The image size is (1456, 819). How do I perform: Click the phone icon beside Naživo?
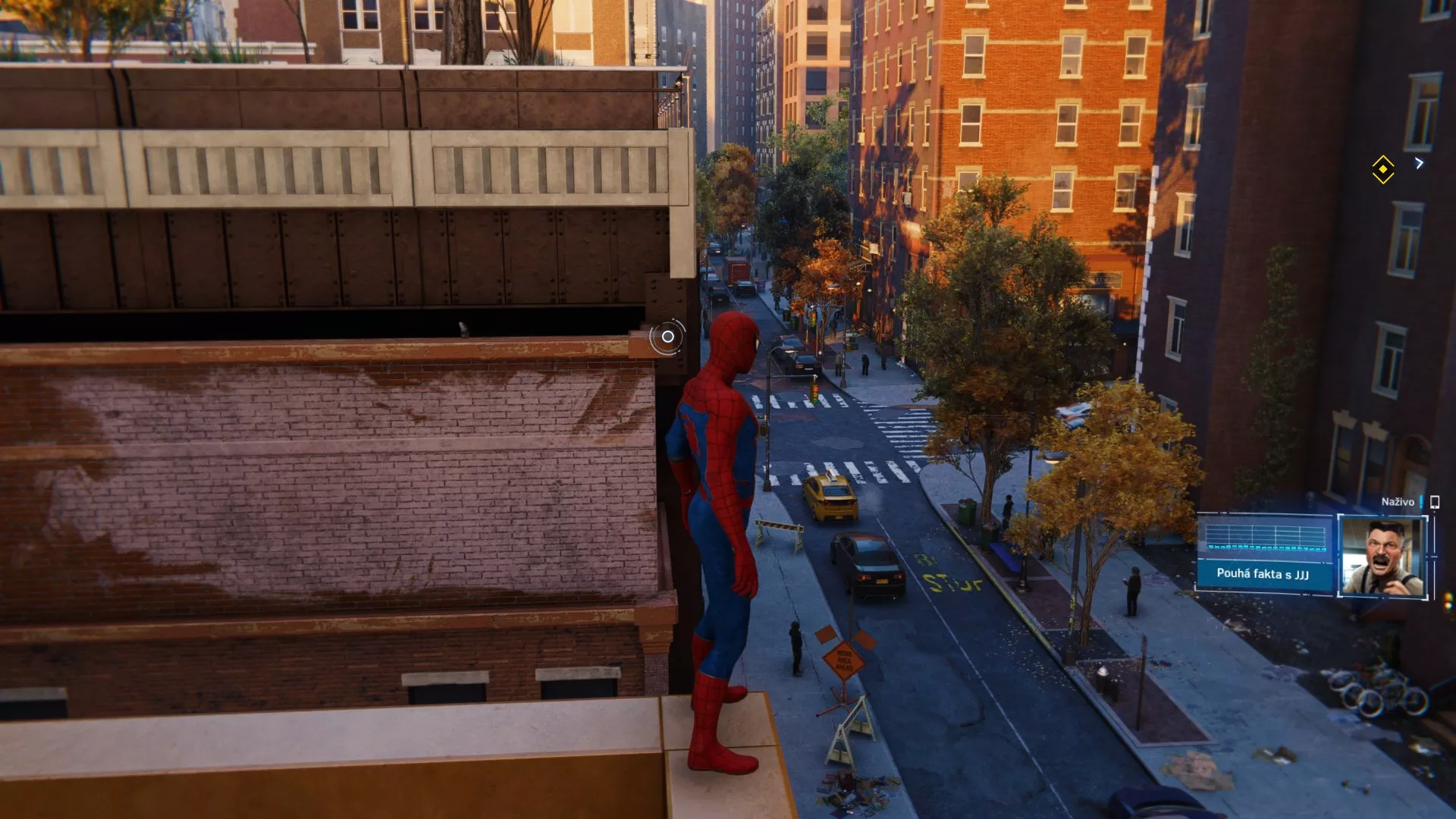point(1435,502)
